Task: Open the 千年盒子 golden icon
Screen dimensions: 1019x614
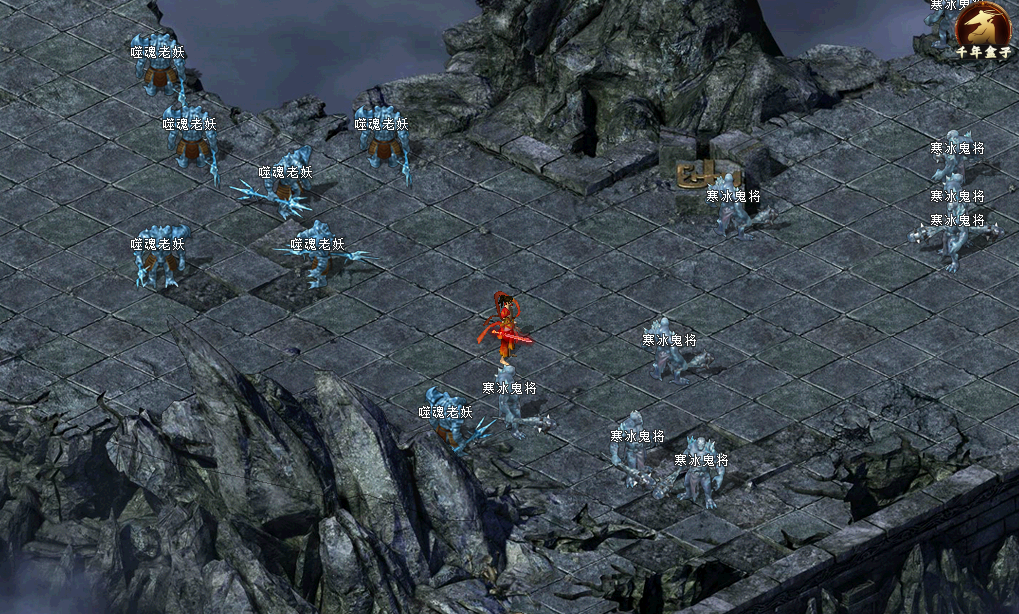Action: click(981, 27)
